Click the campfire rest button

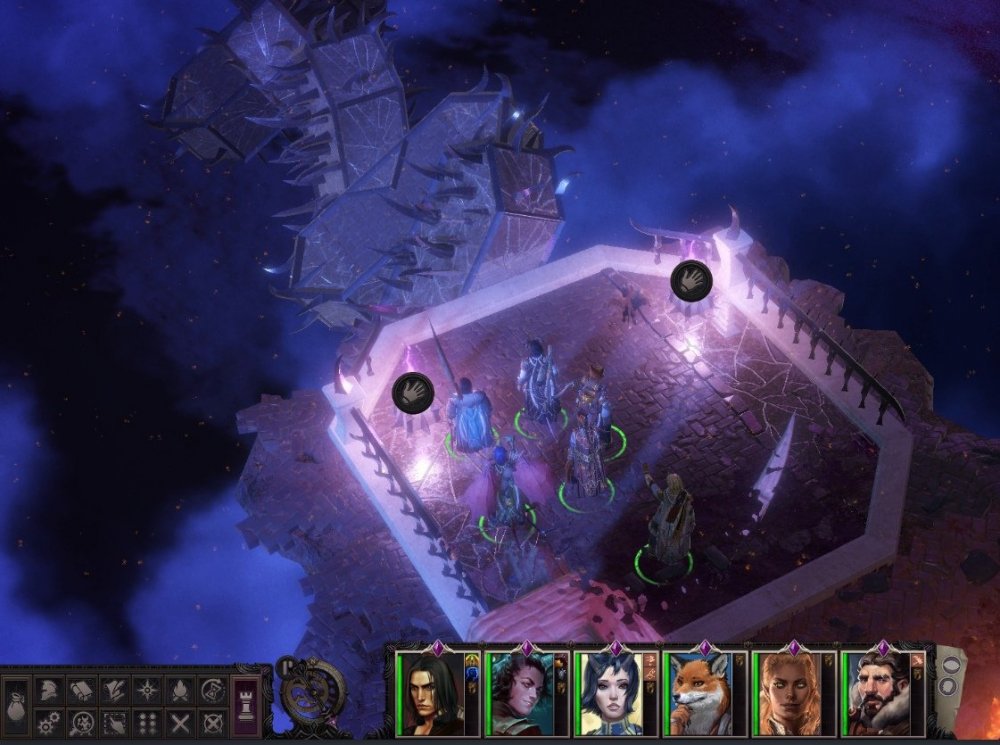click(180, 690)
